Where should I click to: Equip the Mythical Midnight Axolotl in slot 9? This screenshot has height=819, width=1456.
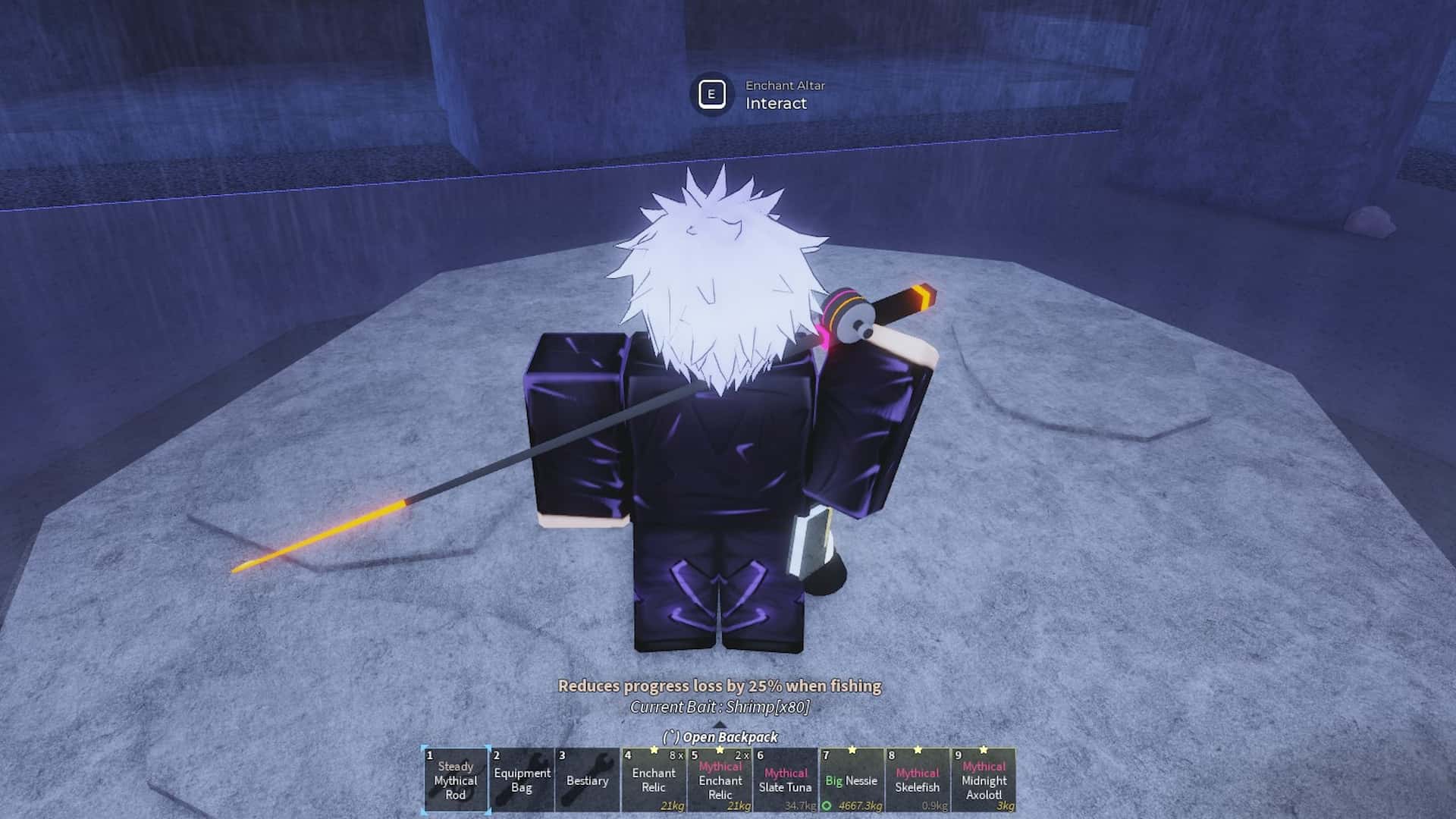click(984, 781)
